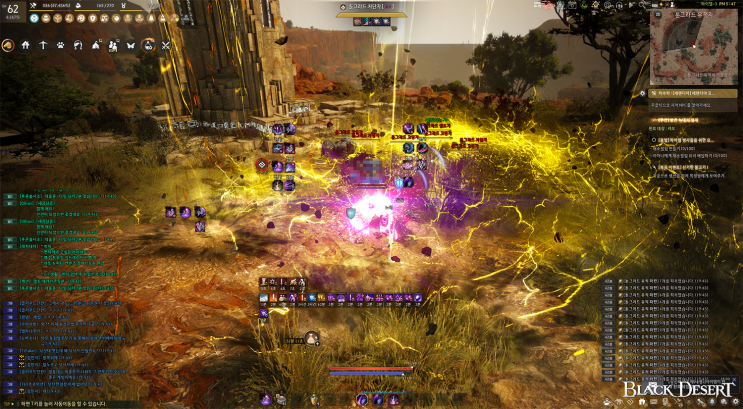Click the pickaxe icon in the menu row
Image resolution: width=743 pixels, height=409 pixels.
click(x=42, y=45)
